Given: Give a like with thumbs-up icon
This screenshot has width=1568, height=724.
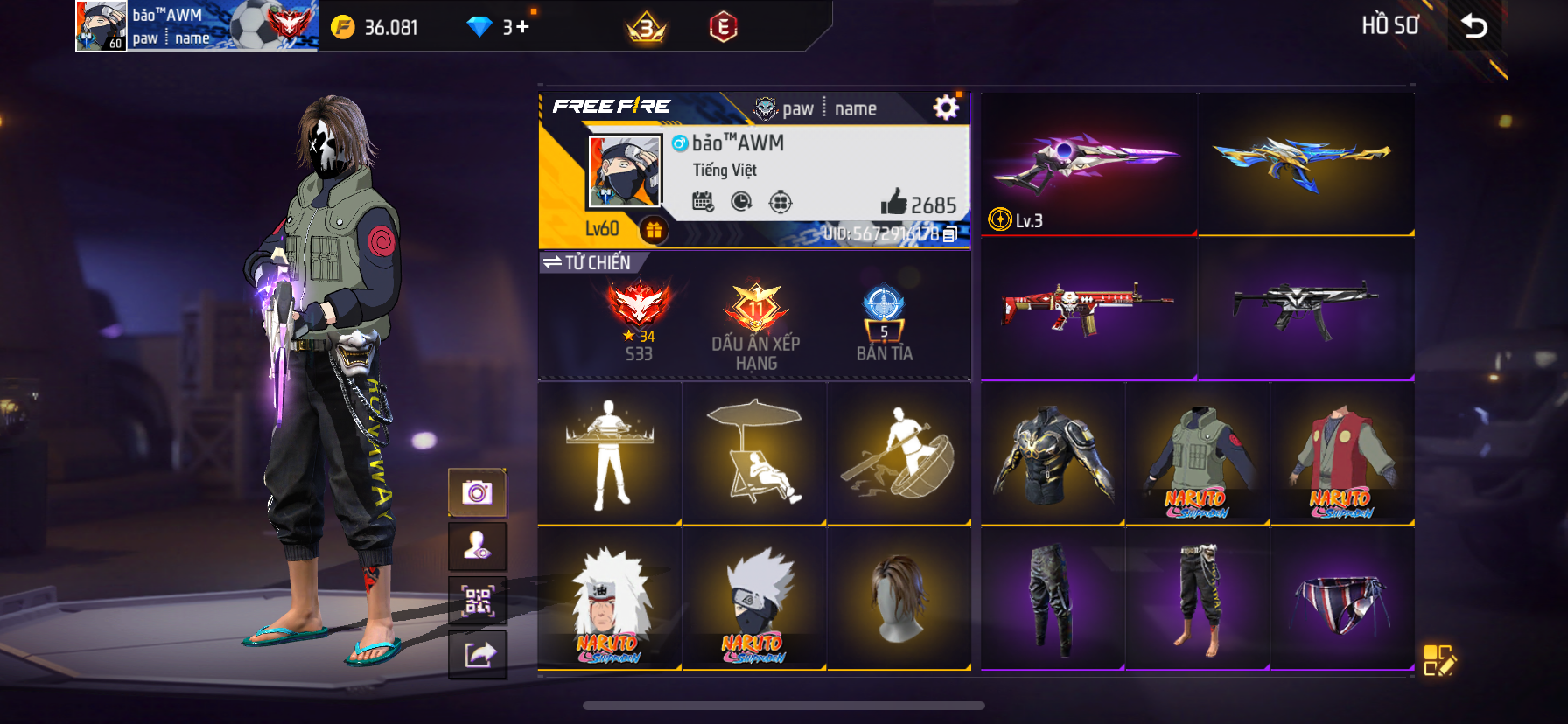Looking at the screenshot, I should click(x=893, y=203).
